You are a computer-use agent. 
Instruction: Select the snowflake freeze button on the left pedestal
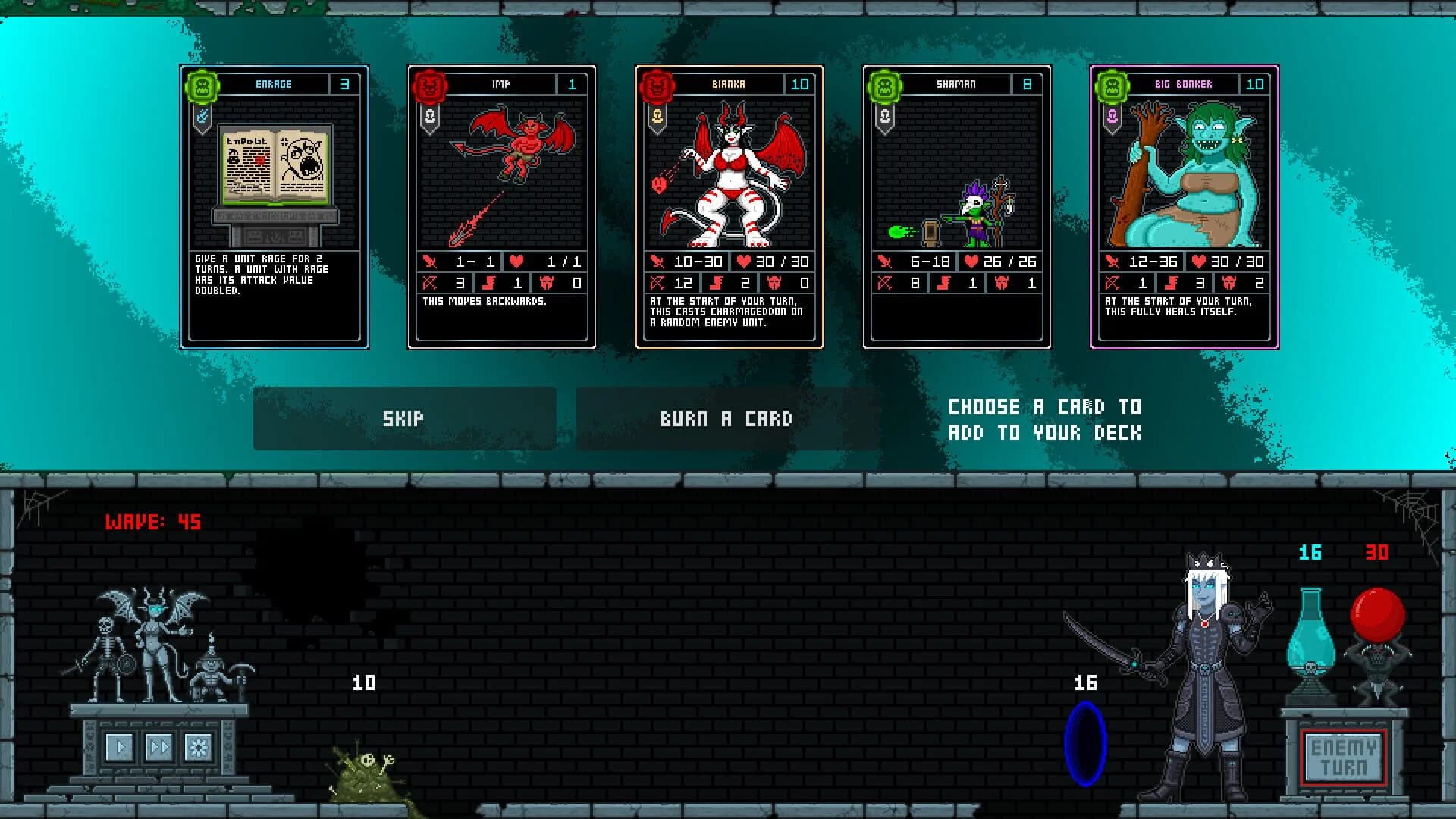click(x=199, y=748)
